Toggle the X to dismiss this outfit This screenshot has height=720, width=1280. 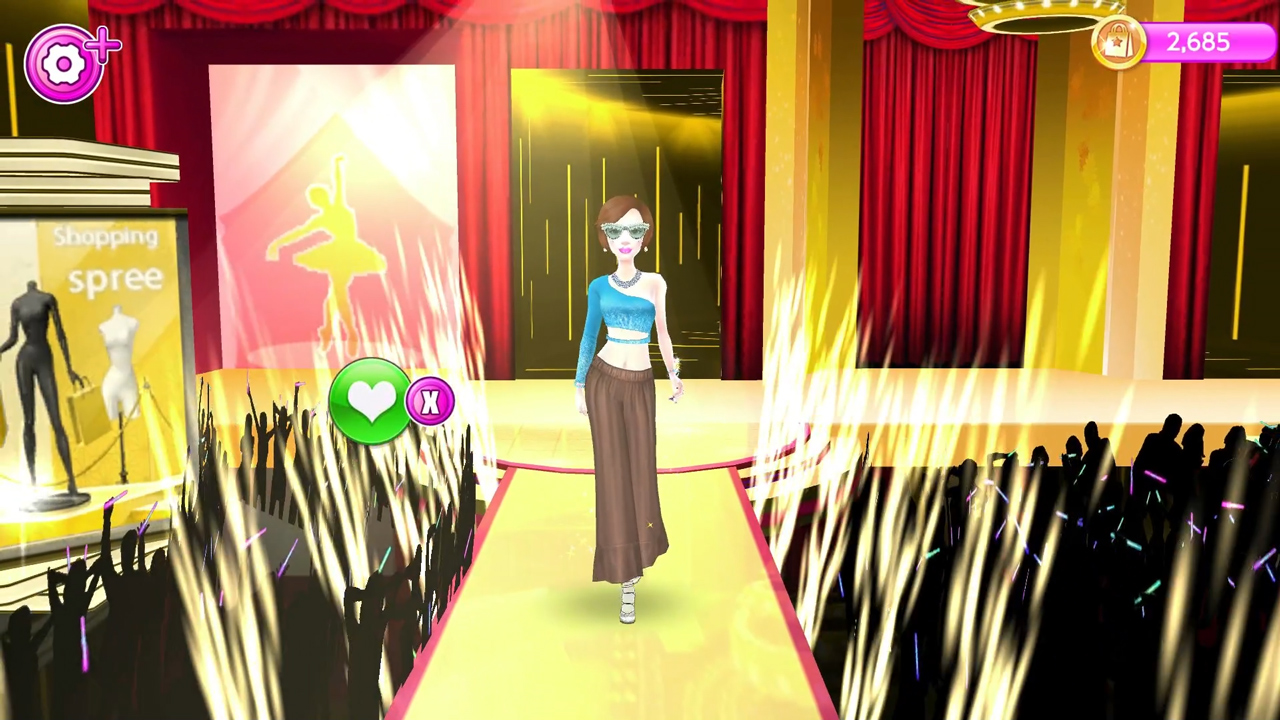pos(430,402)
